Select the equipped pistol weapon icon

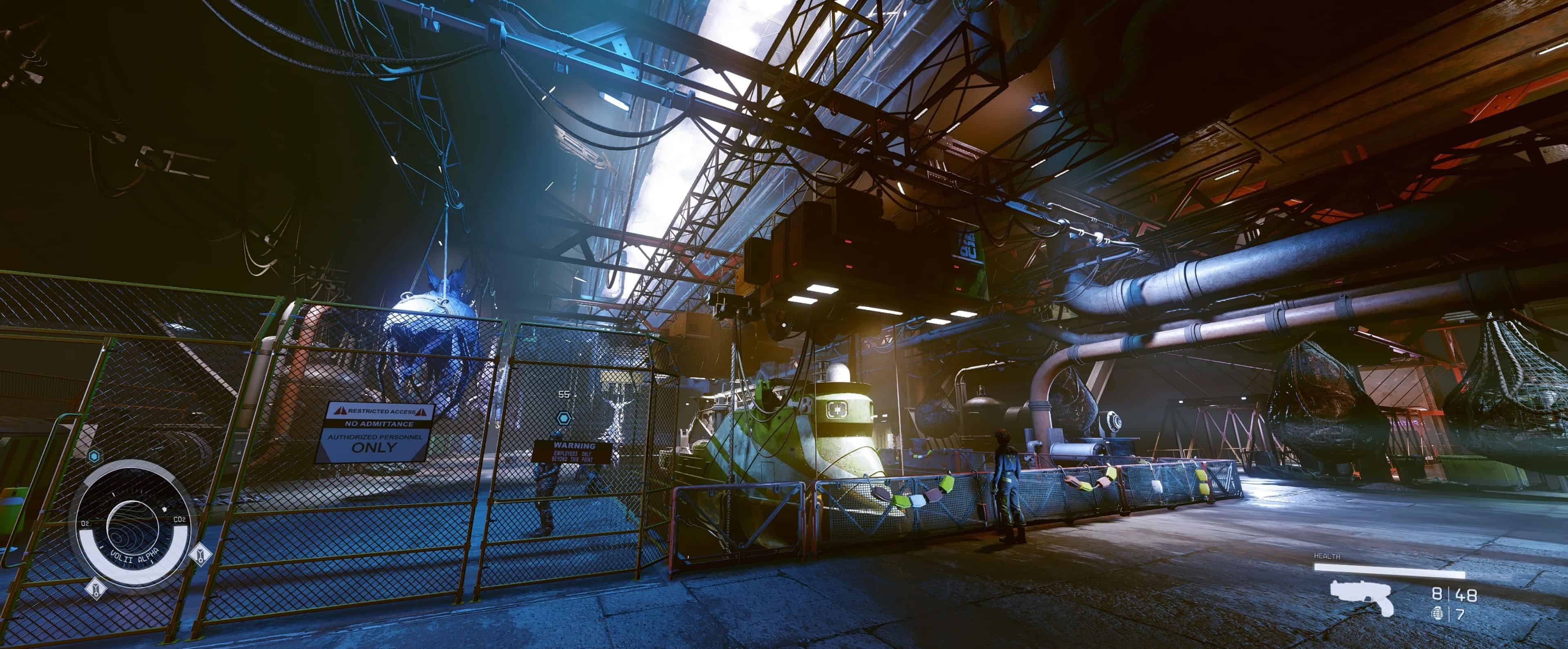click(1362, 598)
